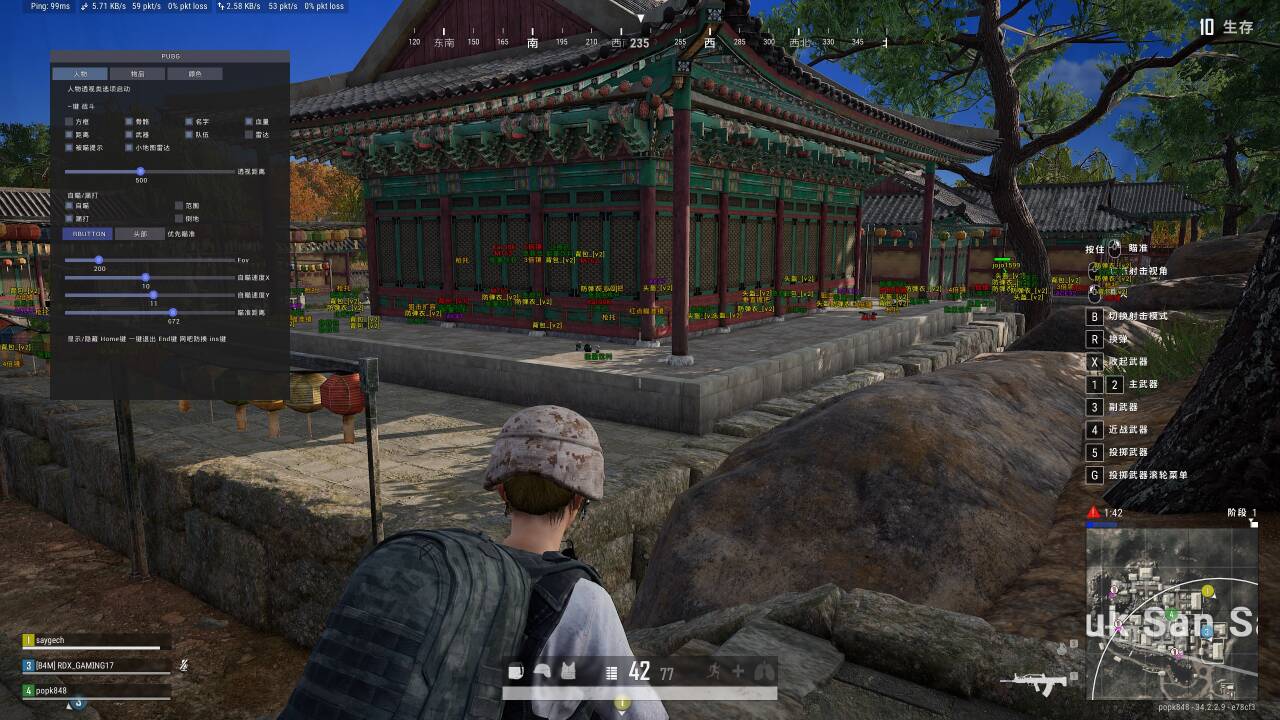Toggle the 距离 checkbox
Image resolution: width=1280 pixels, height=720 pixels.
pos(69,134)
